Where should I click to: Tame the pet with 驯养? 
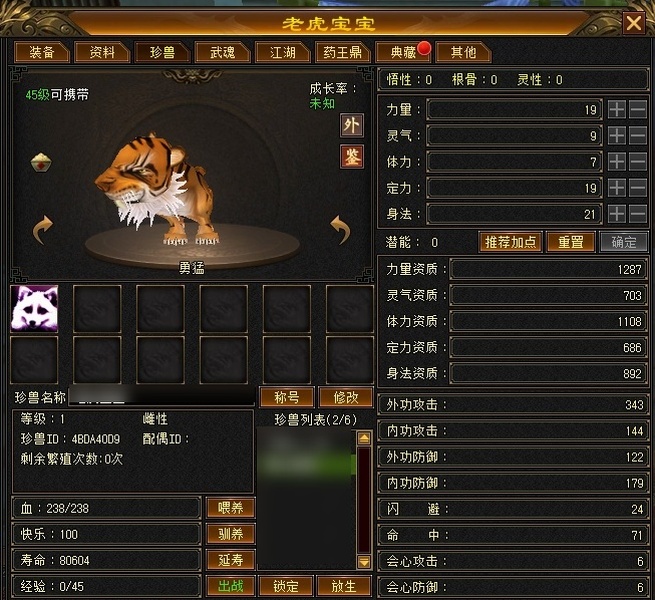tap(231, 534)
